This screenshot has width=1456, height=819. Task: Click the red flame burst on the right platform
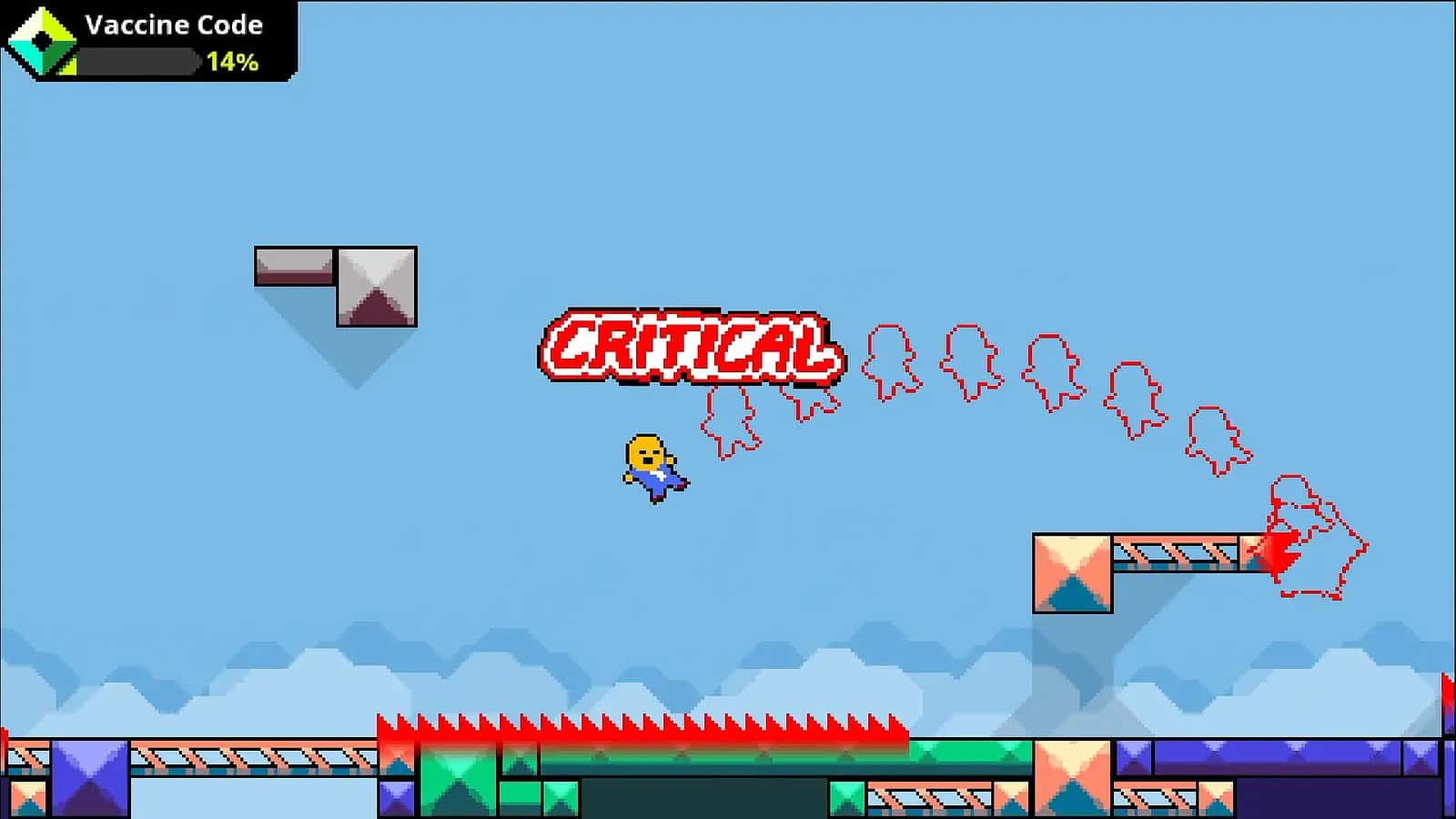(x=1279, y=551)
